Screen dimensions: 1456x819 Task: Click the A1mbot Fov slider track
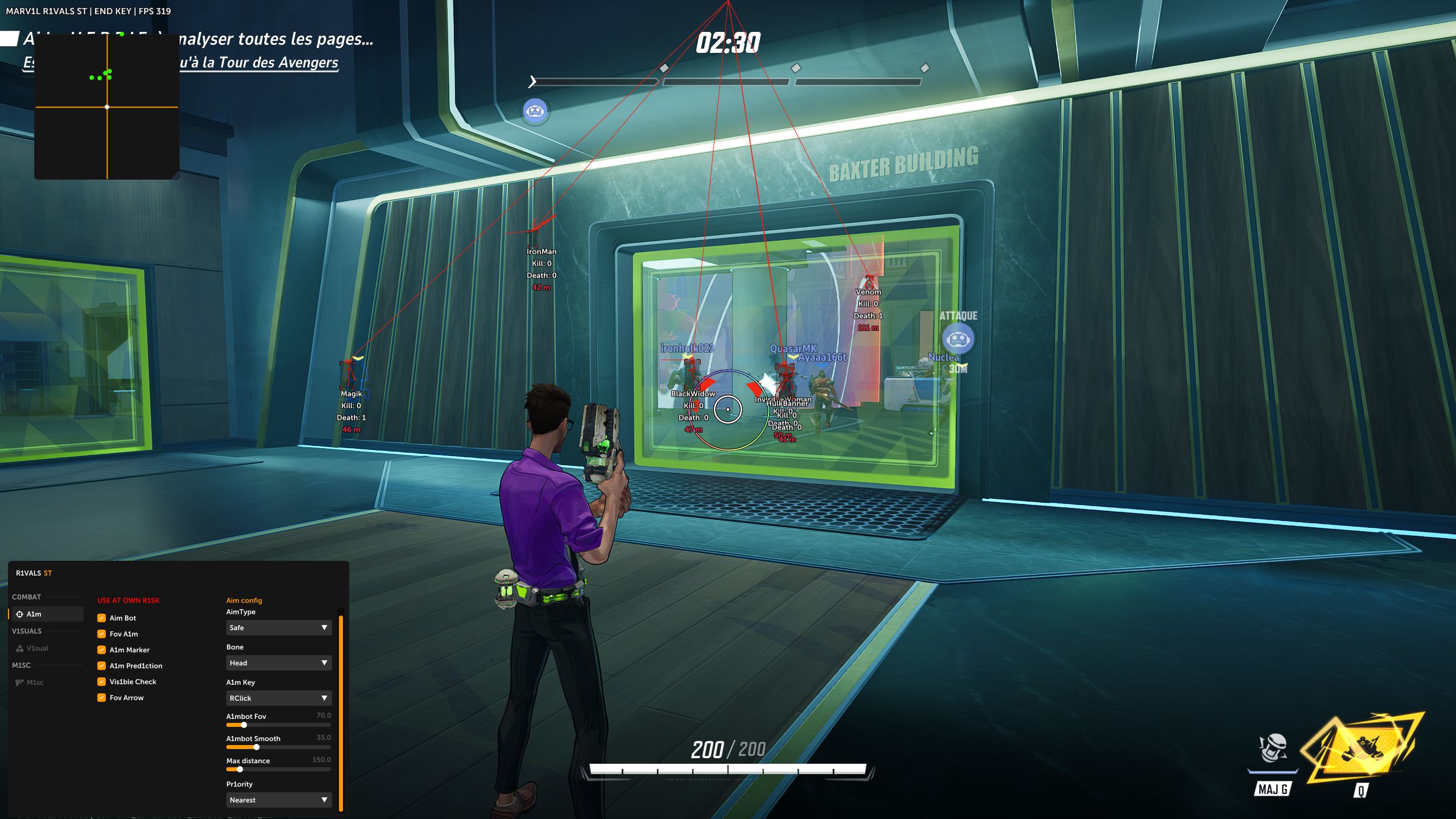point(279,725)
